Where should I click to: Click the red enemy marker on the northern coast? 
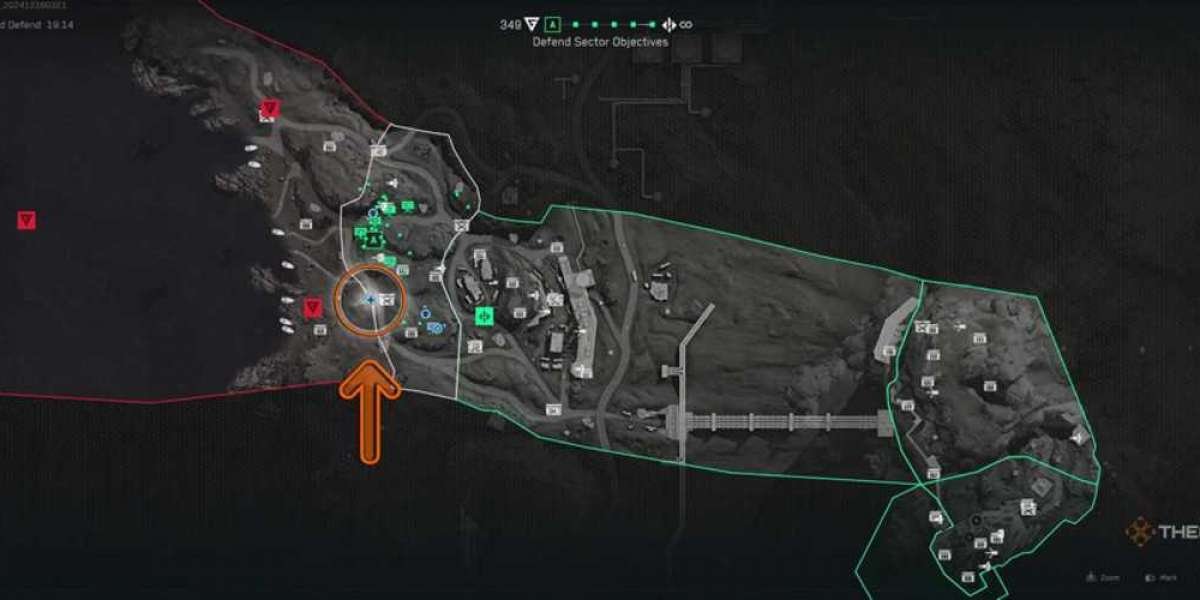tap(268, 108)
